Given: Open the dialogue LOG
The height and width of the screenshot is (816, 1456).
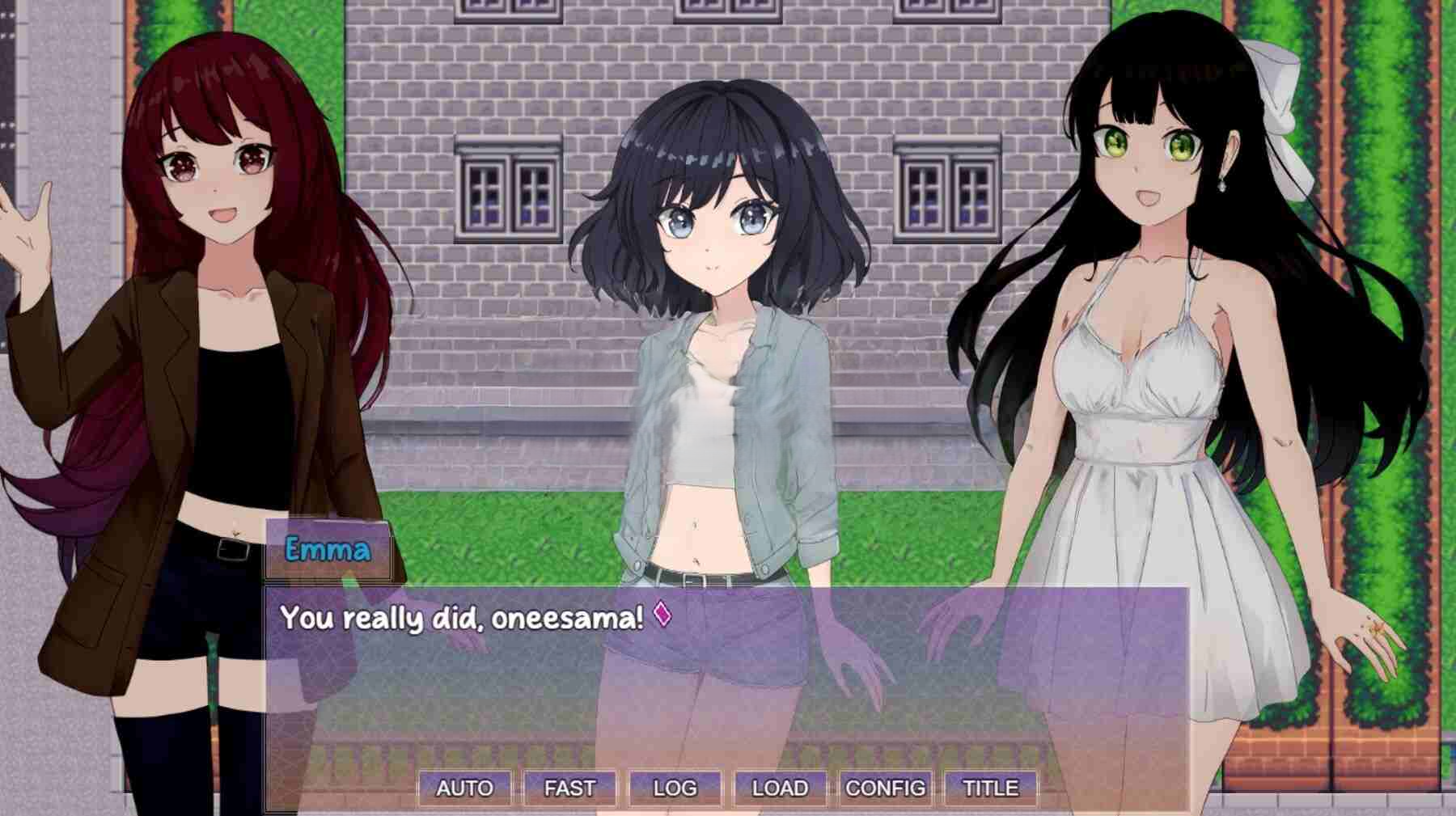Looking at the screenshot, I should [675, 788].
